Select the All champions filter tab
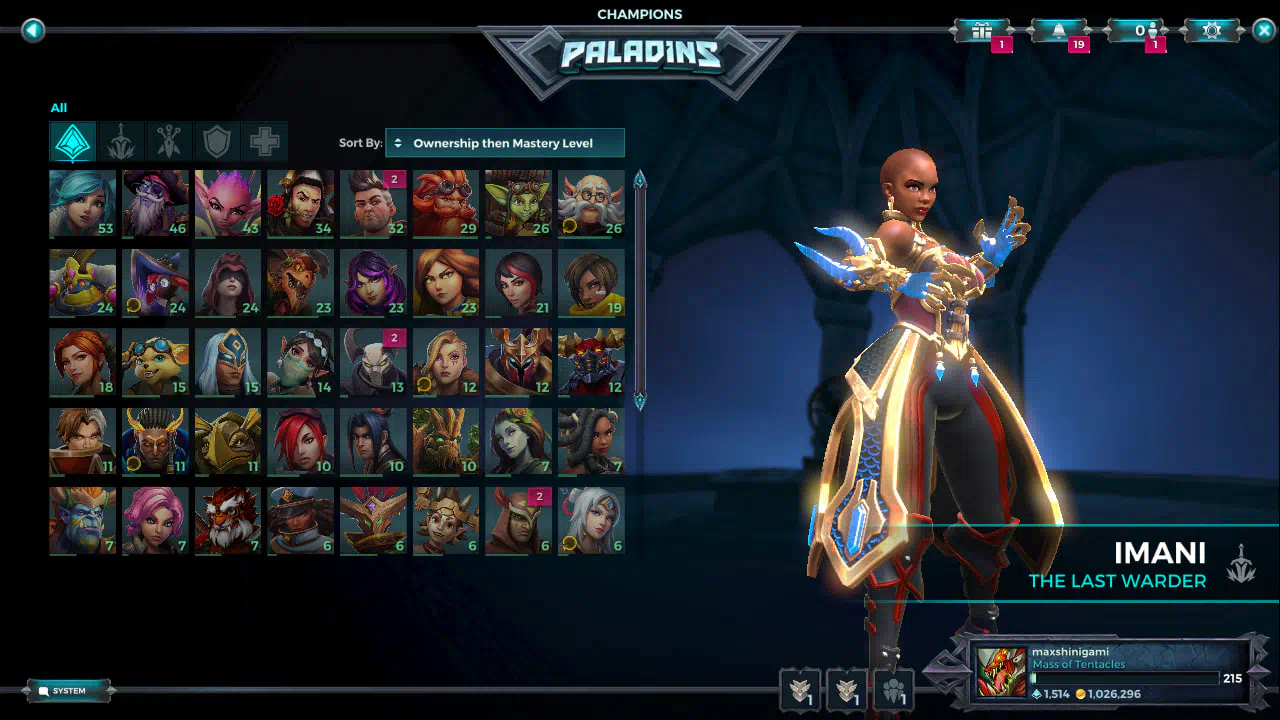This screenshot has width=1280, height=720. 73,143
